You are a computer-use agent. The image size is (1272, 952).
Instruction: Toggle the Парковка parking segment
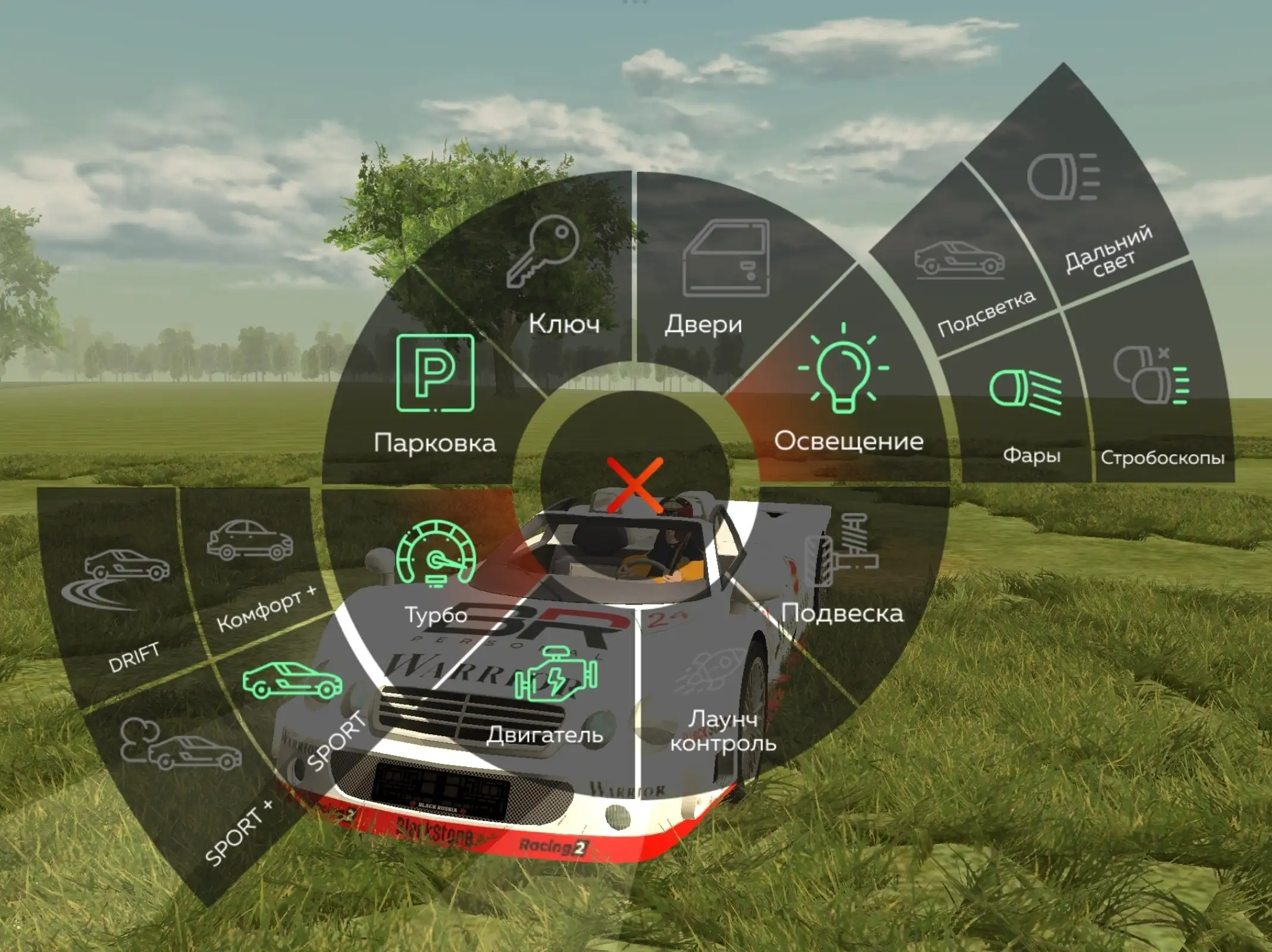(x=435, y=393)
